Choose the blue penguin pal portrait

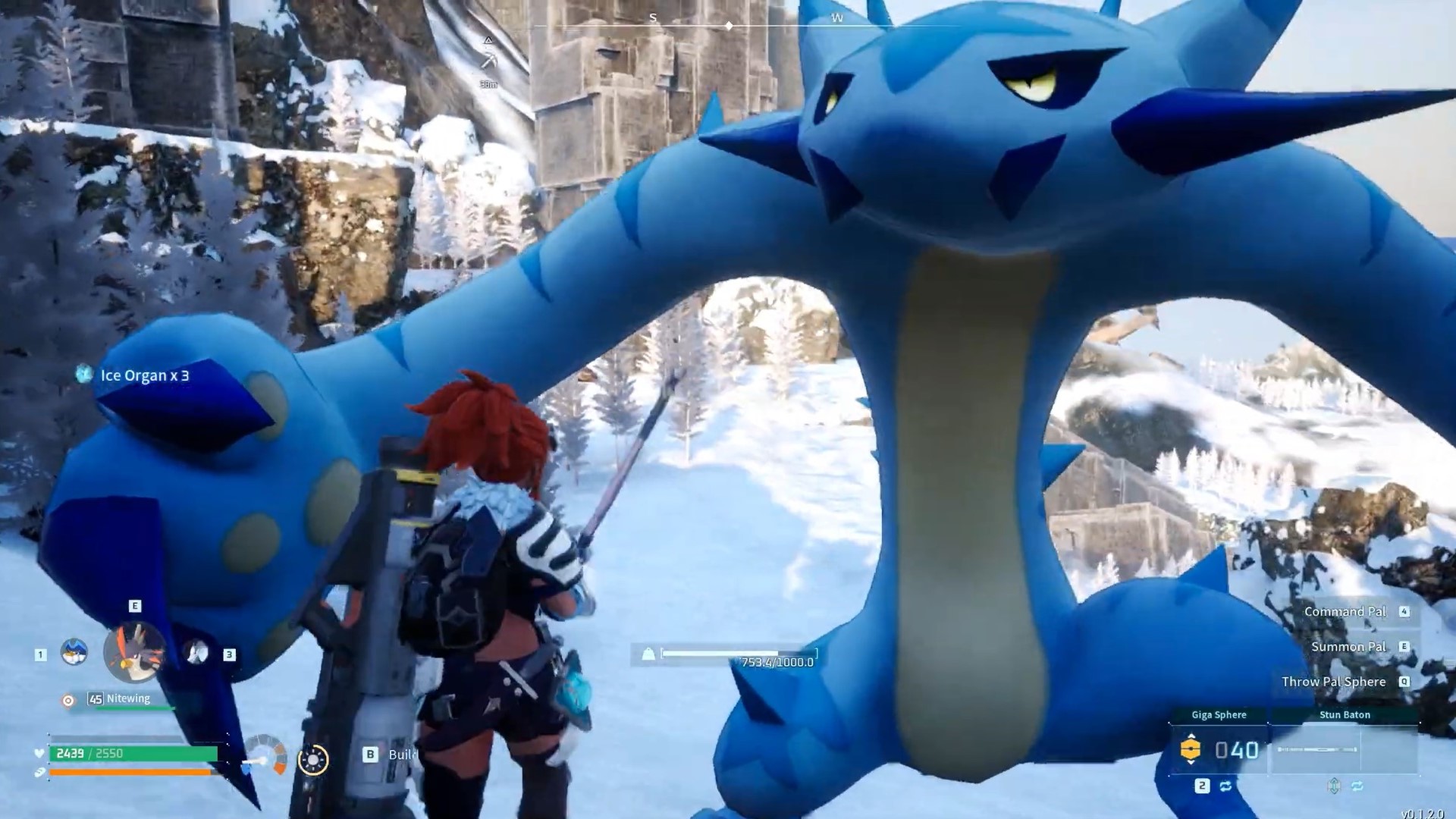click(x=74, y=652)
